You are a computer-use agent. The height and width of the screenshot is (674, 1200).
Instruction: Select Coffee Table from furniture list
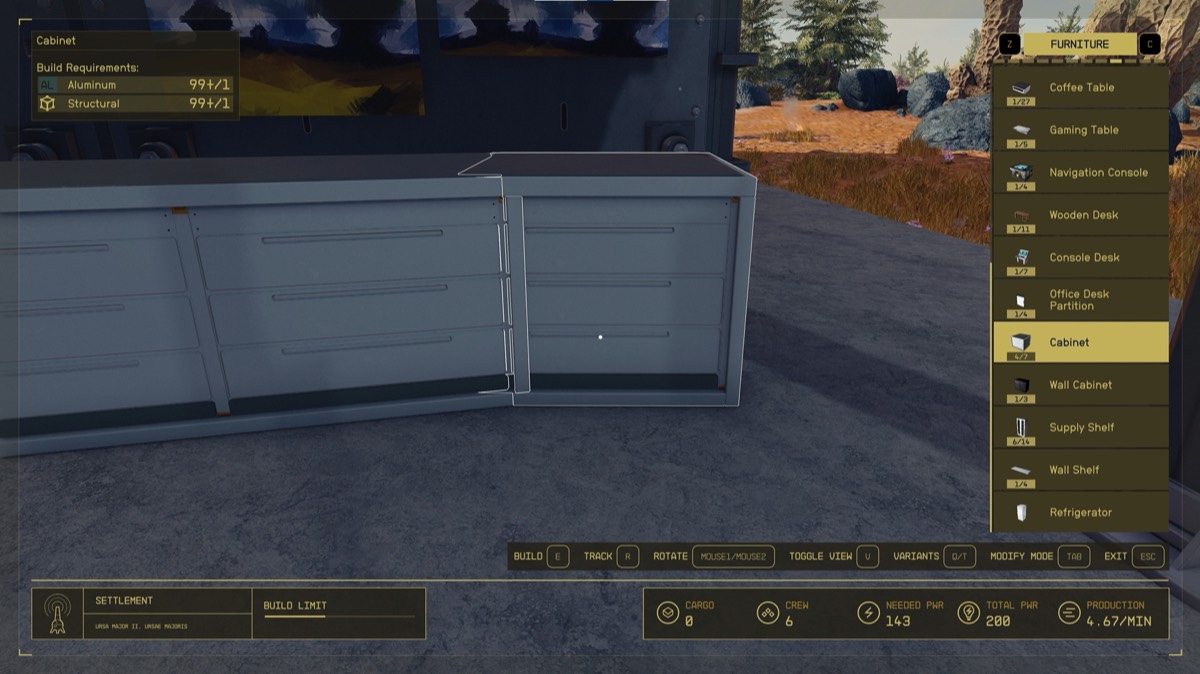click(x=1080, y=87)
